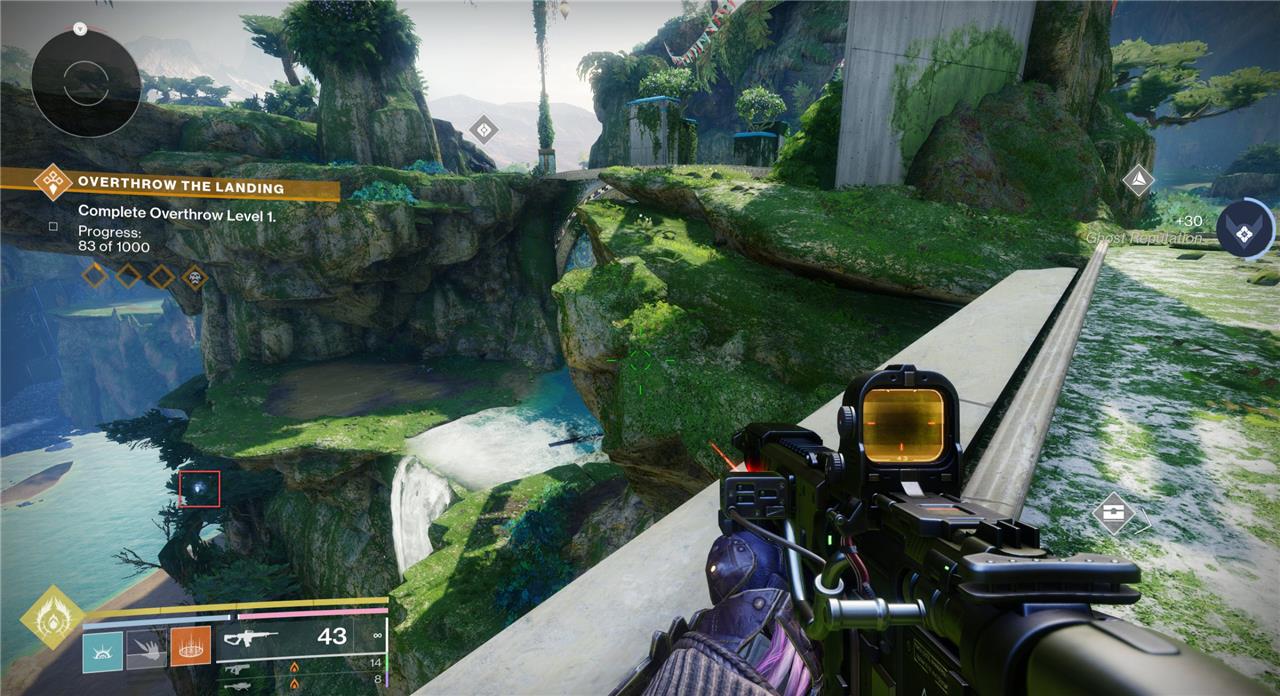Throw the orange grenade ability icon

190,647
